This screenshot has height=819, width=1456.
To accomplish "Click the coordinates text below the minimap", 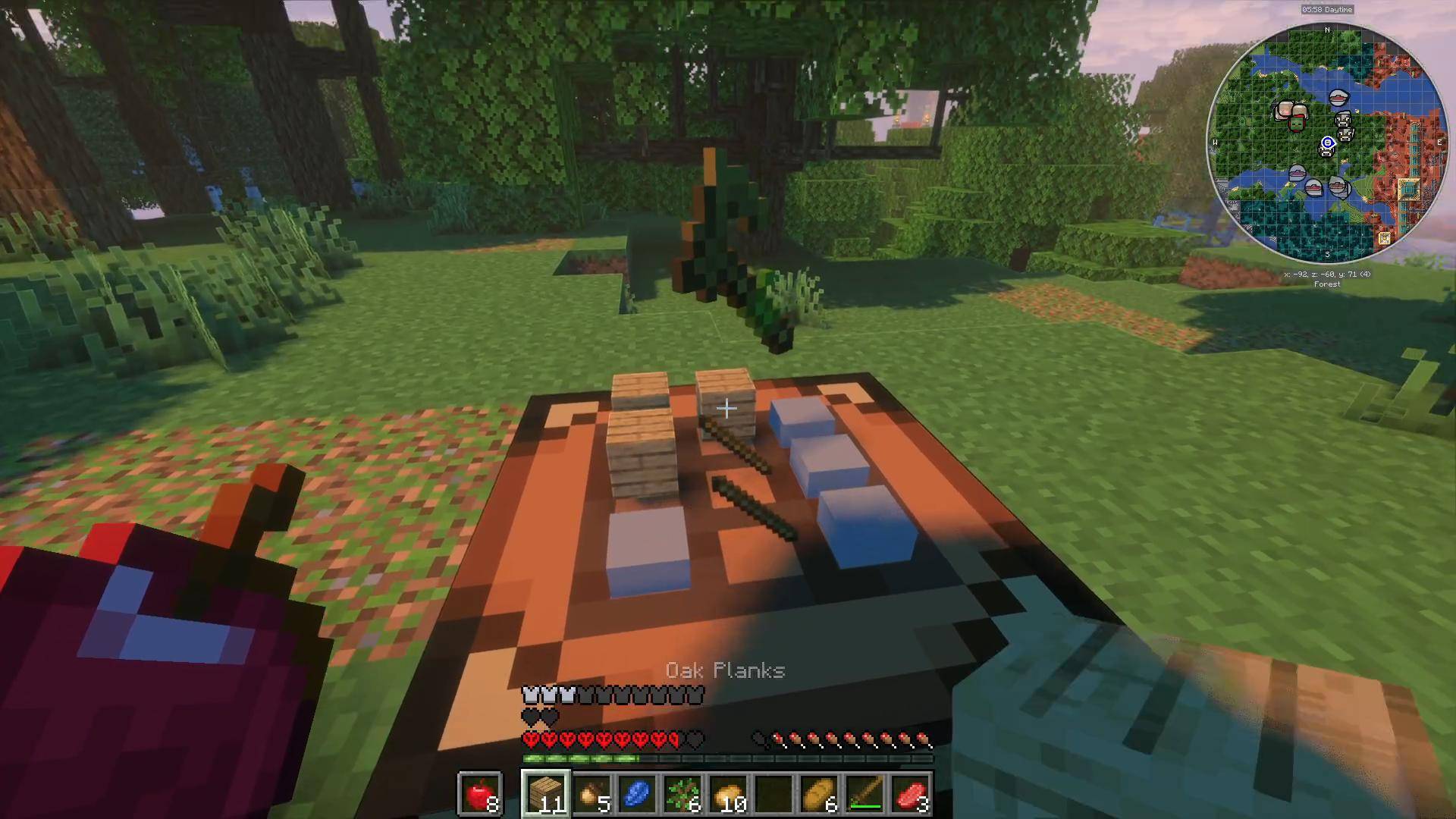I will (x=1327, y=273).
